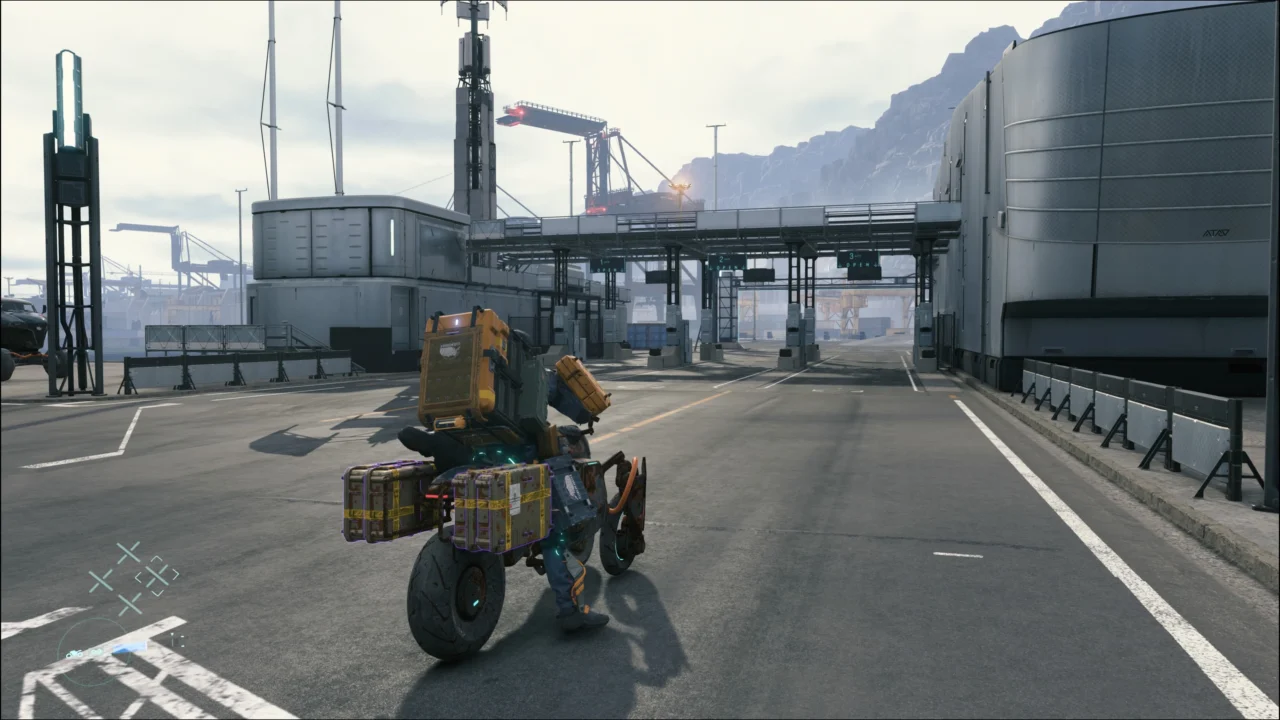The width and height of the screenshot is (1280, 720).
Task: Click the diamond chevron sign marker on the road
Action: click(157, 575)
